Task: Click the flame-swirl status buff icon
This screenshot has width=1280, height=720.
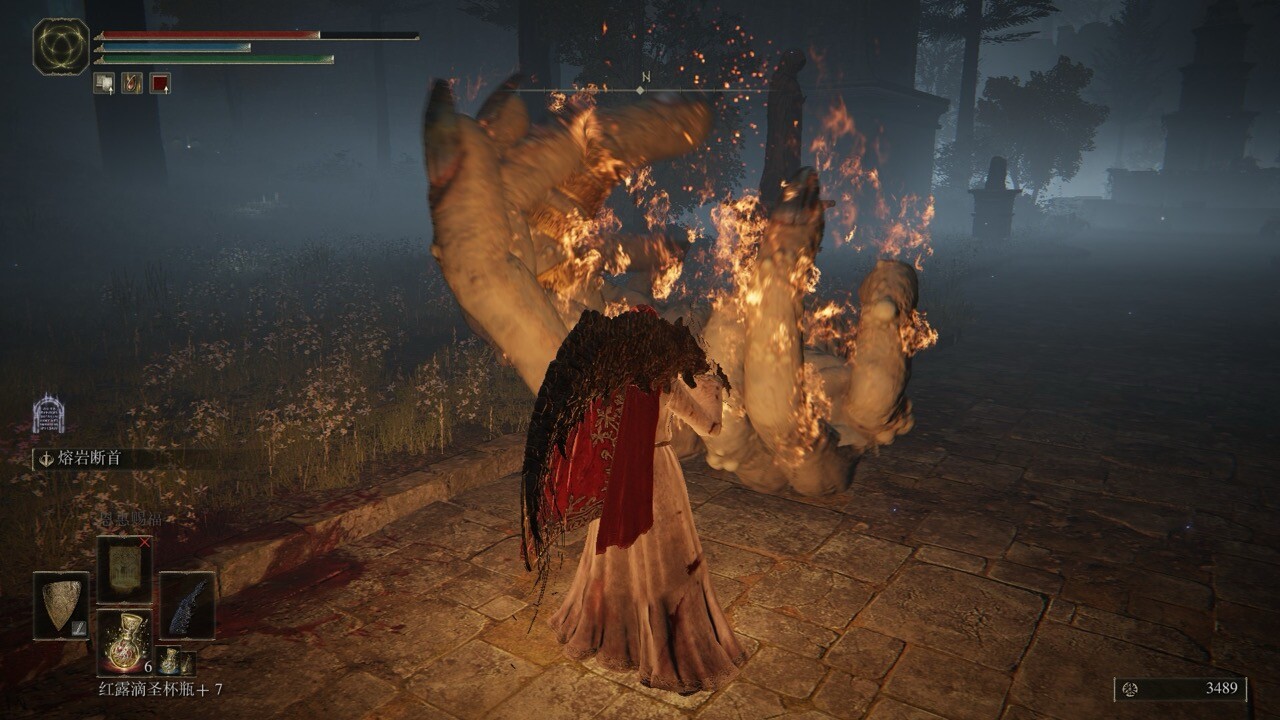Action: click(132, 83)
